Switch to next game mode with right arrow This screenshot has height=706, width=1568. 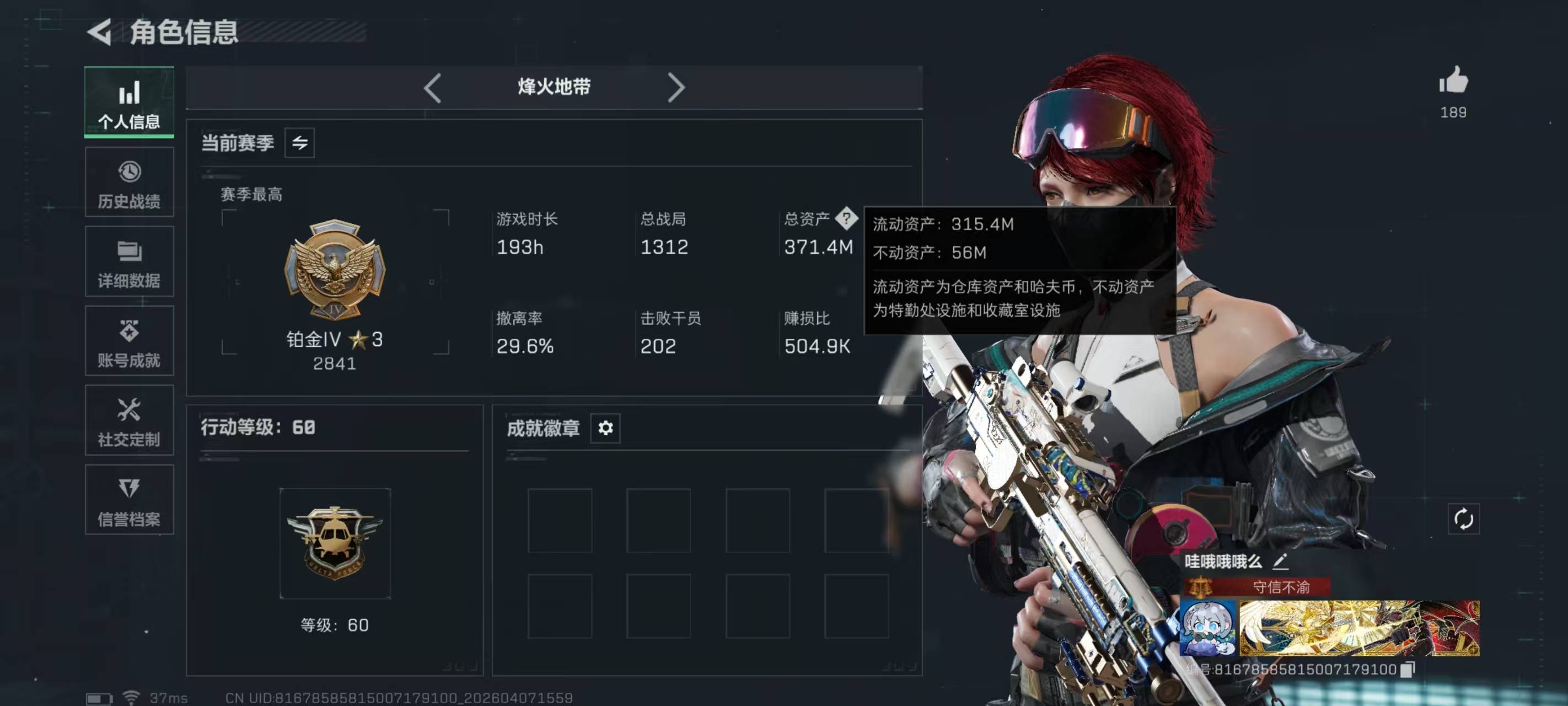pyautogui.click(x=675, y=88)
